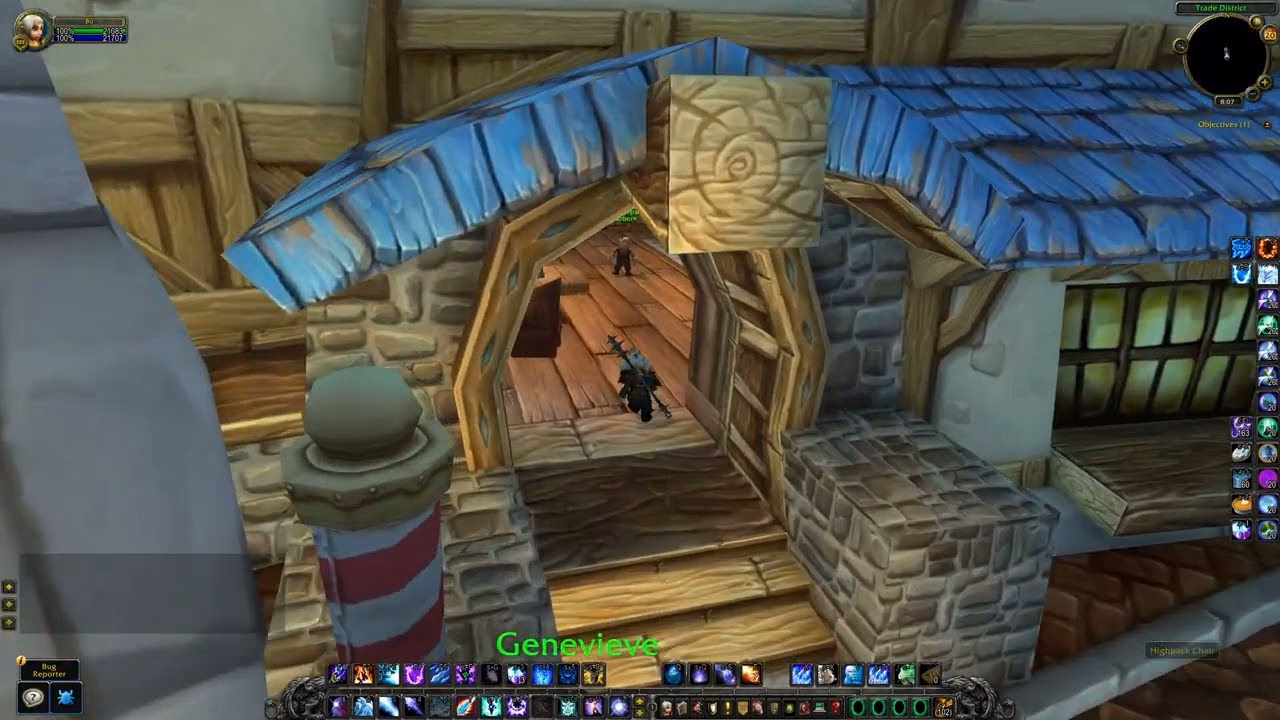Click the clock showing 8:07 below the minimap

point(1227,100)
